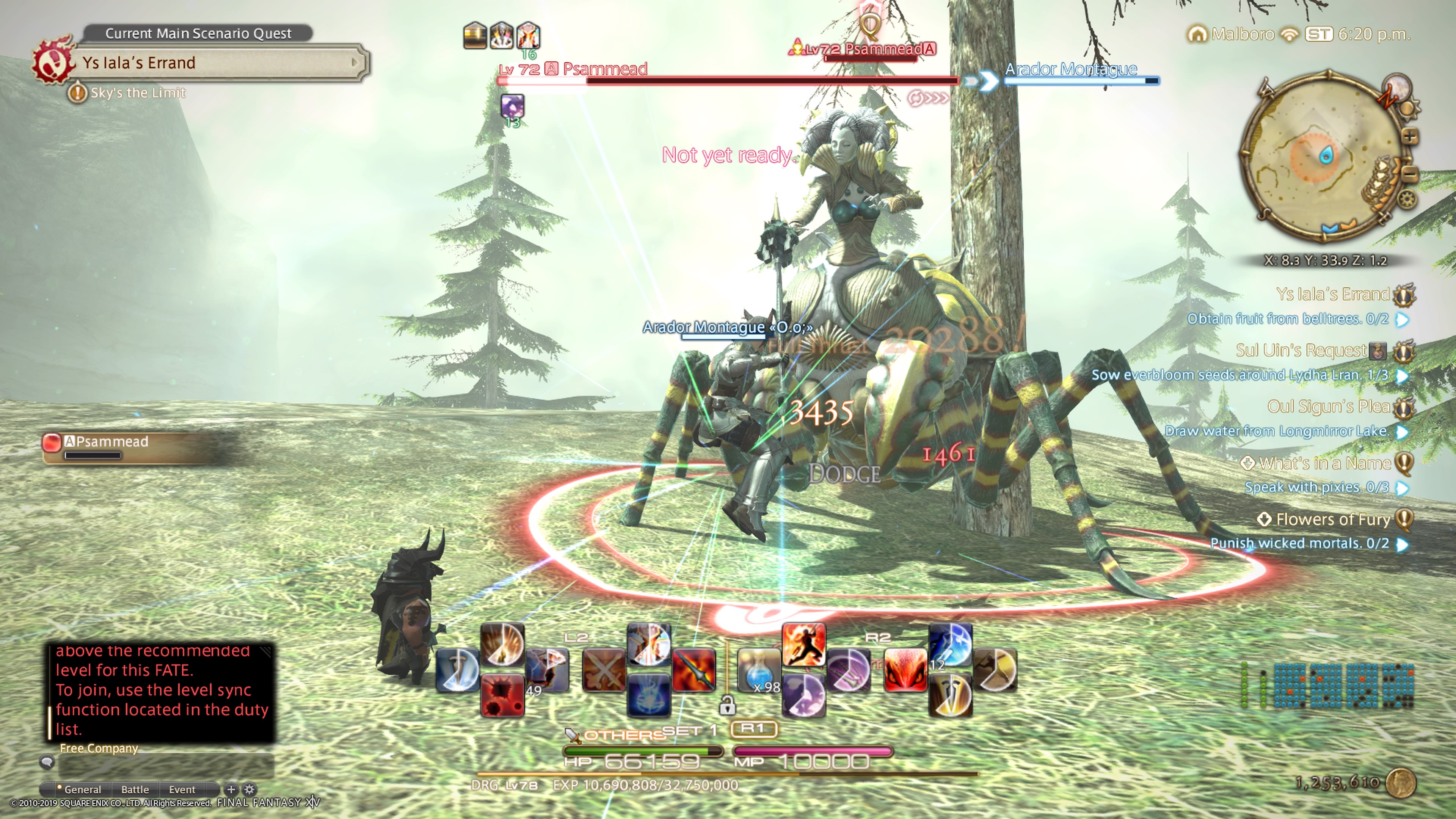Screen dimensions: 1456x819
Task: Activate the blue glowing dragon sigil ability
Action: 649,697
